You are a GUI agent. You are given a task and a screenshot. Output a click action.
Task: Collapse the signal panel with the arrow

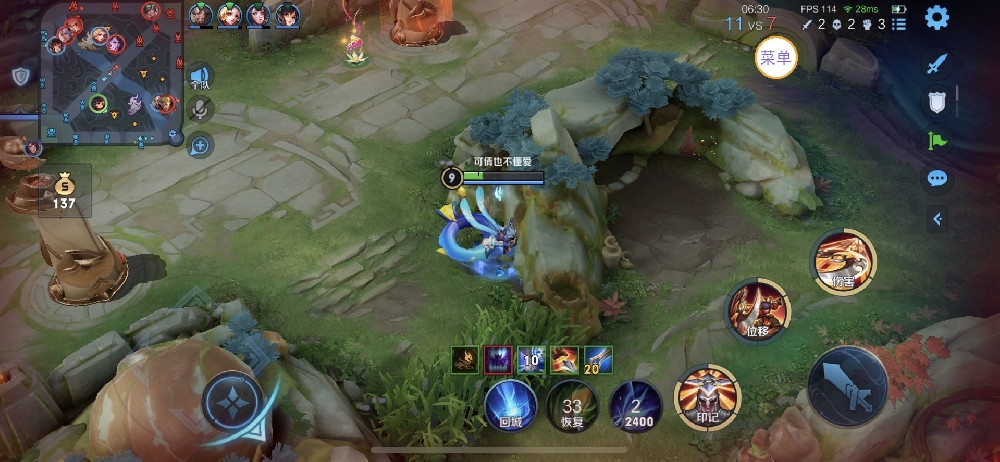click(937, 218)
